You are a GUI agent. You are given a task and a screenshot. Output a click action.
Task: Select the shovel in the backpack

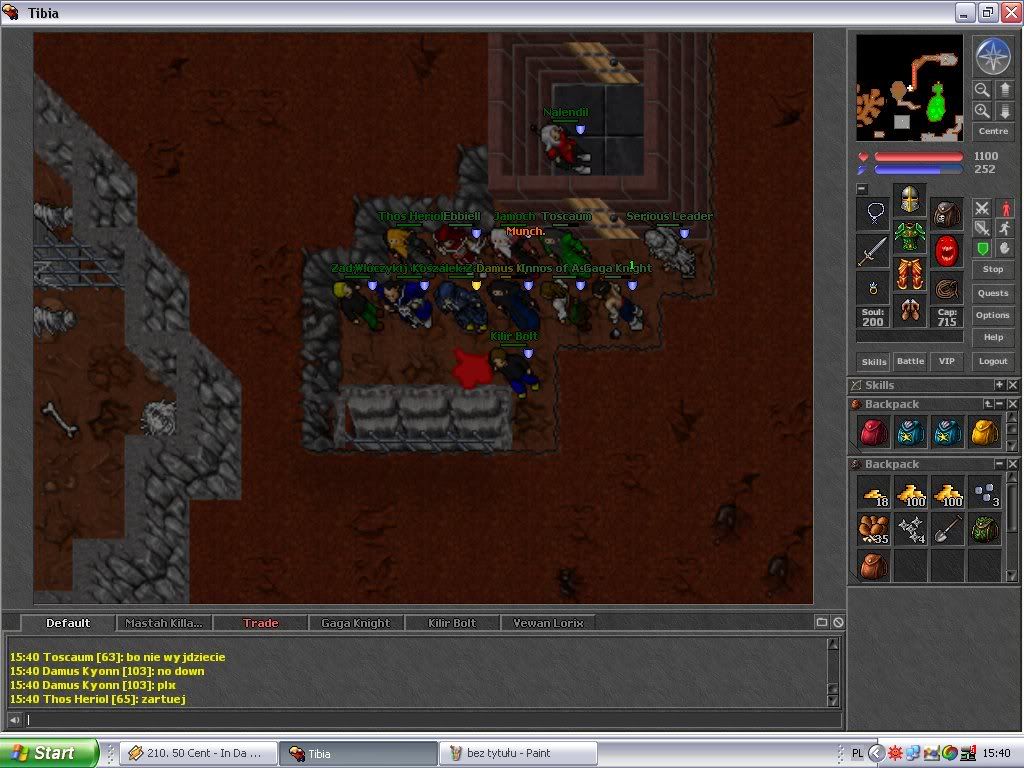pos(945,530)
